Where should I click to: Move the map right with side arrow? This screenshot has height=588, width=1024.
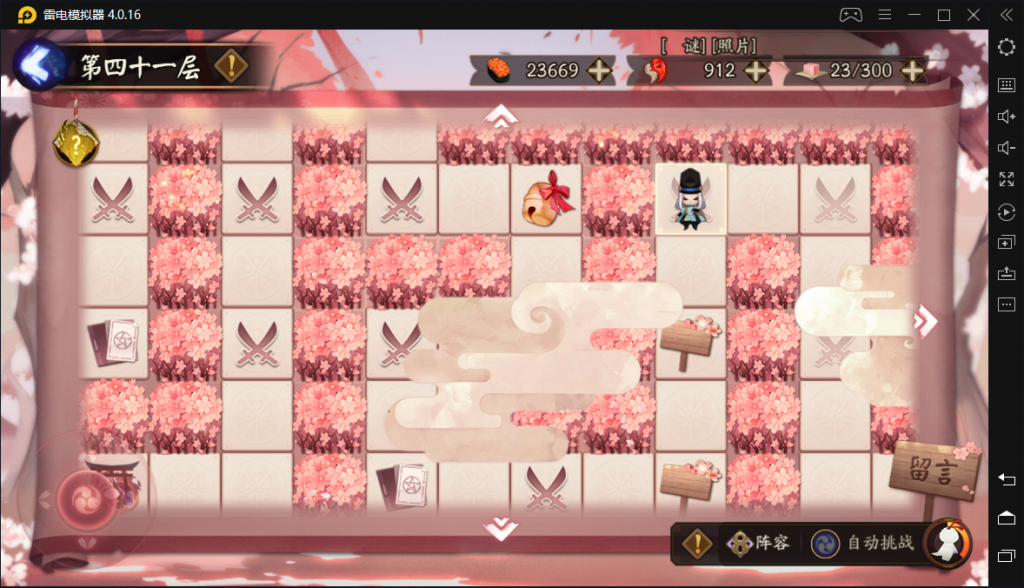pyautogui.click(x=927, y=320)
